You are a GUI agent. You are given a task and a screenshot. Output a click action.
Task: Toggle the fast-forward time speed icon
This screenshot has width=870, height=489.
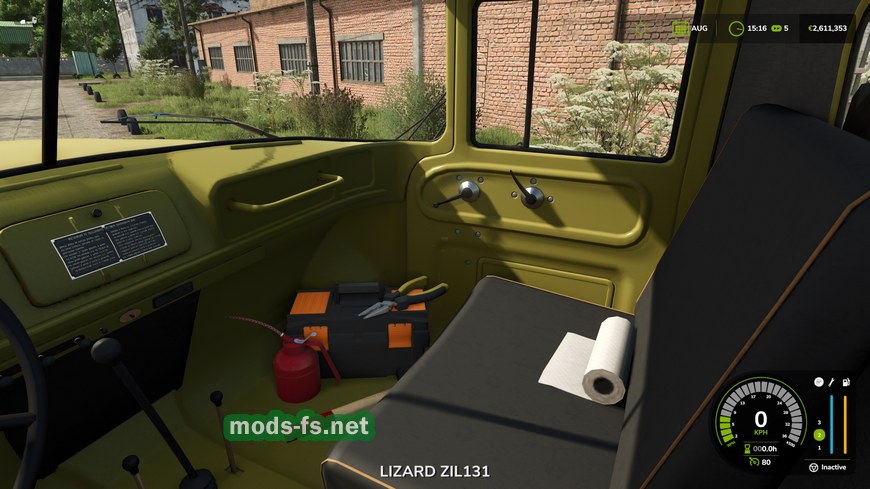click(x=776, y=28)
